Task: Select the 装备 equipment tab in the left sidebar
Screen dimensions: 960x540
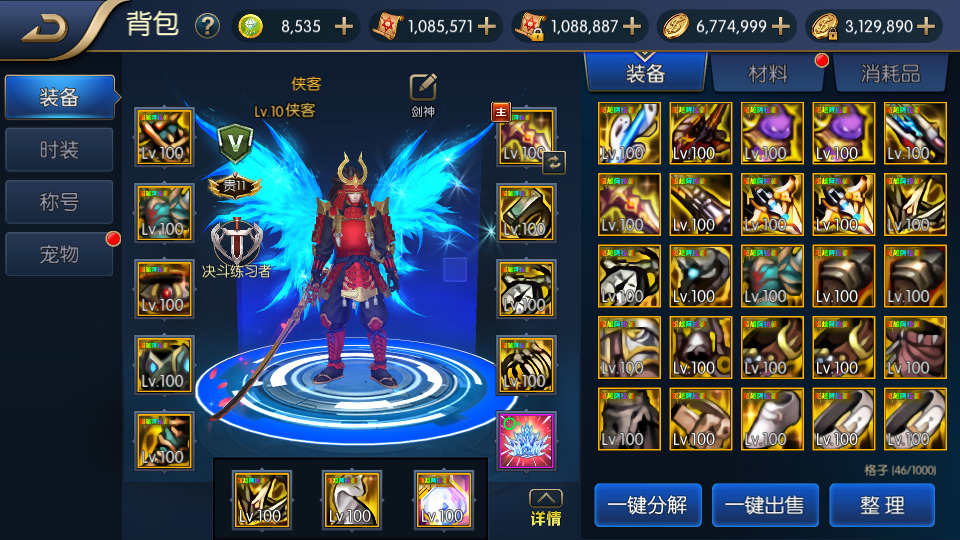Action: point(59,98)
